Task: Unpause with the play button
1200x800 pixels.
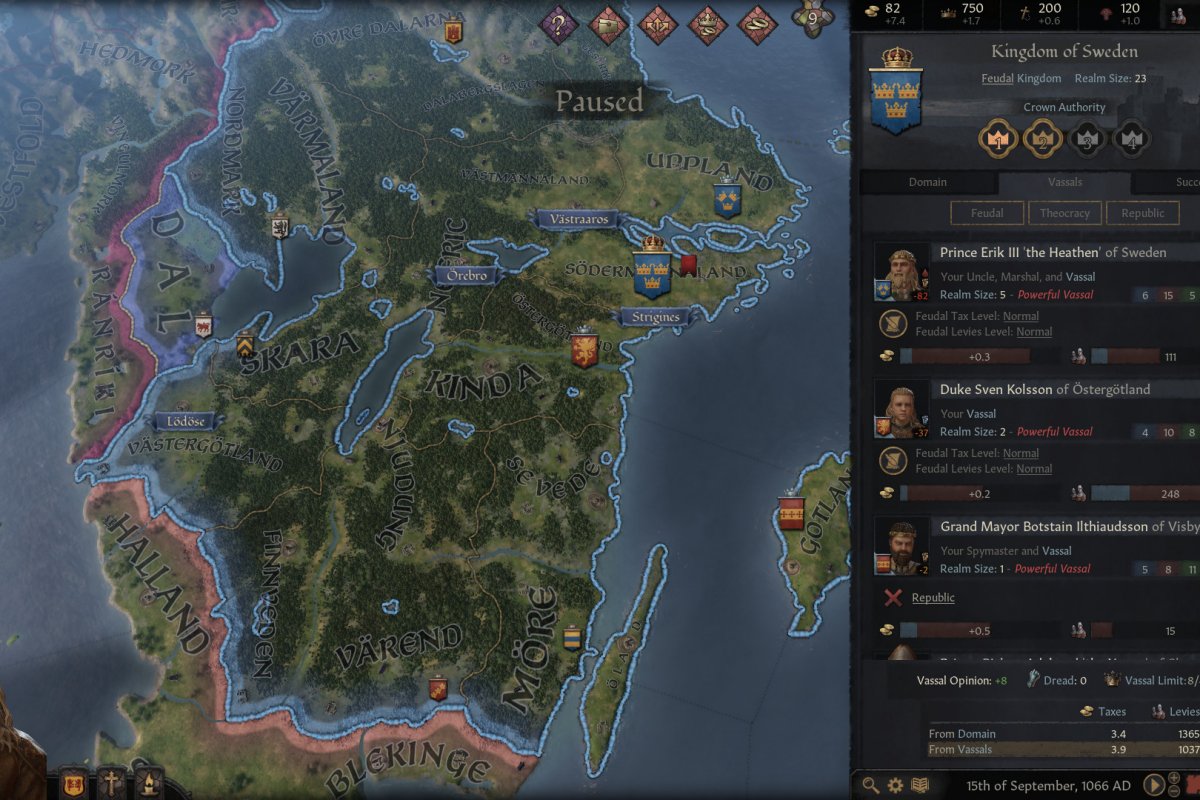Action: [1153, 785]
